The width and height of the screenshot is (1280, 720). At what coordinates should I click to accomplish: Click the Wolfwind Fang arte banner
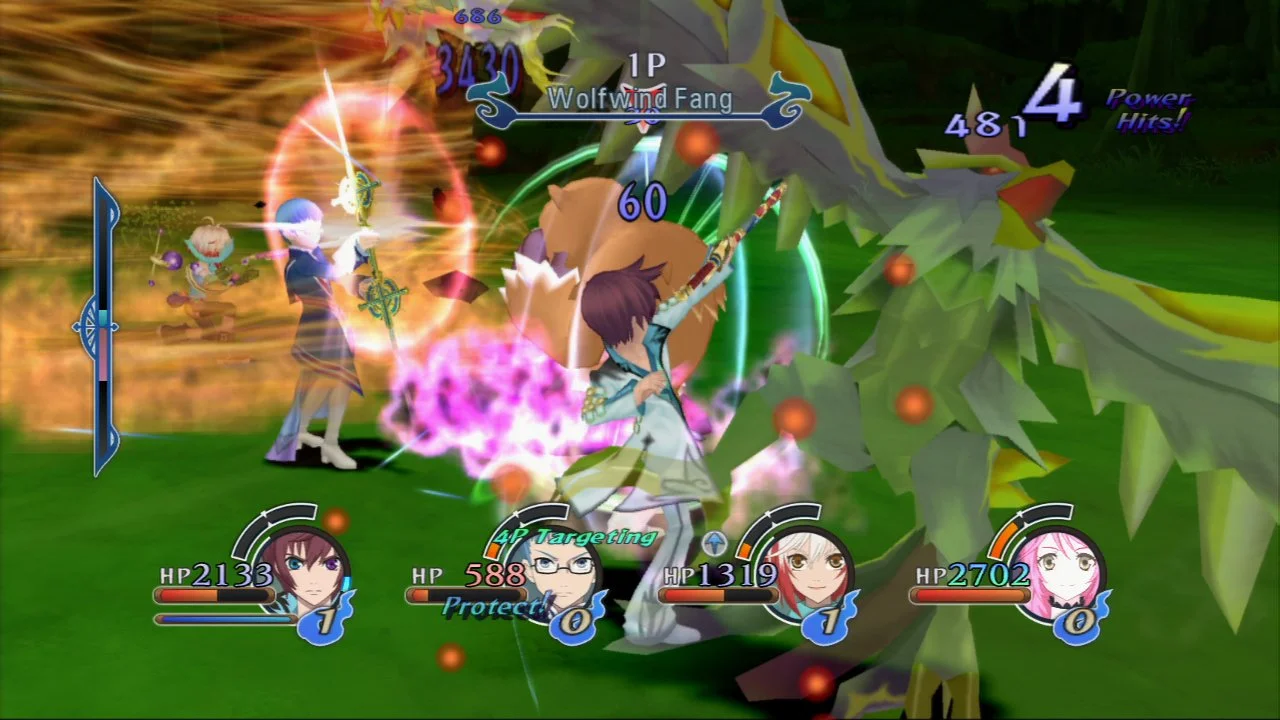click(x=640, y=99)
